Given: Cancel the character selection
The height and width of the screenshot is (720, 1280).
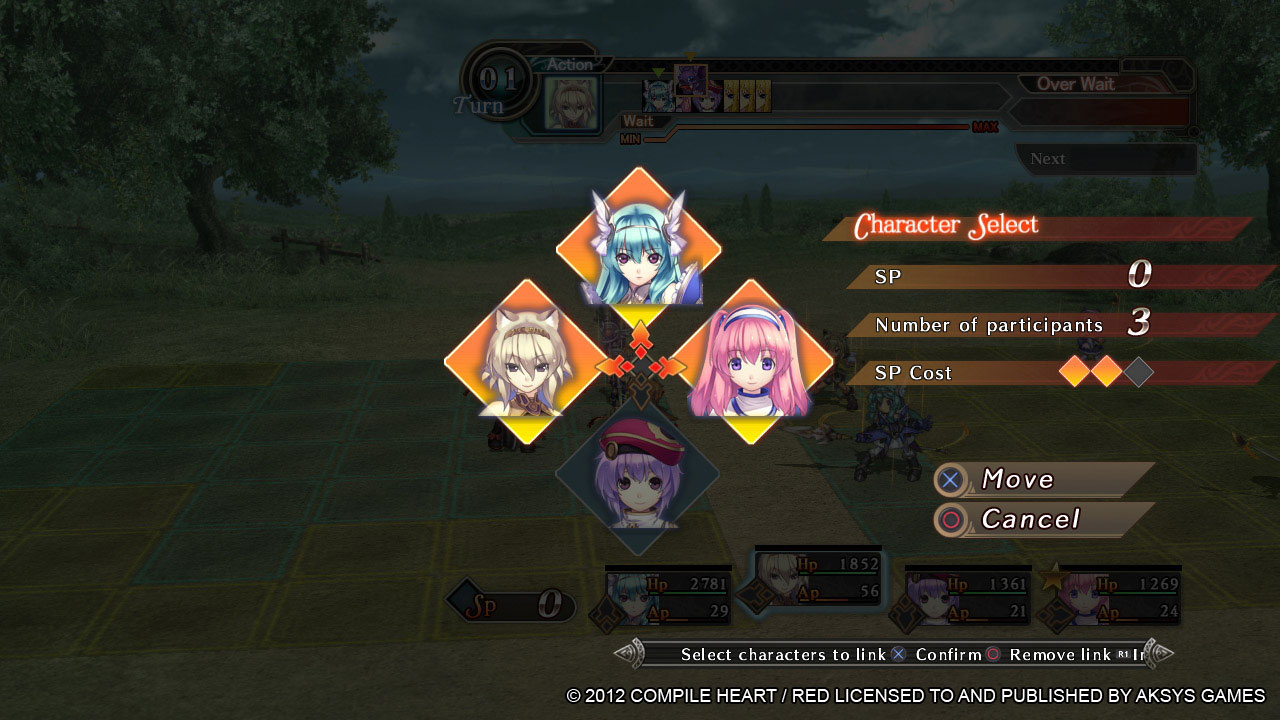Looking at the screenshot, I should tap(1043, 520).
